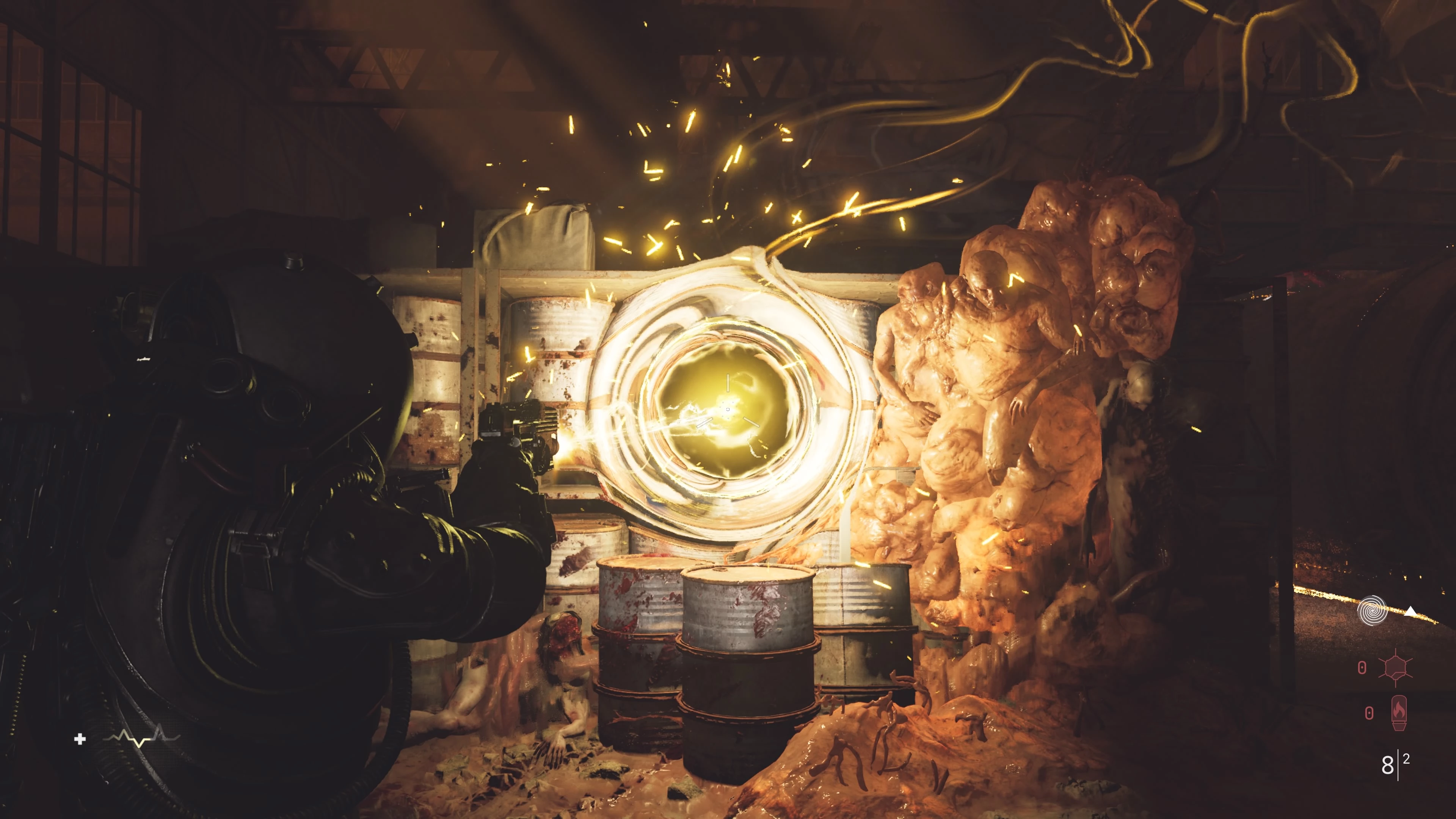
Task: Click the reserve ammo number 2
Action: pos(1406,759)
